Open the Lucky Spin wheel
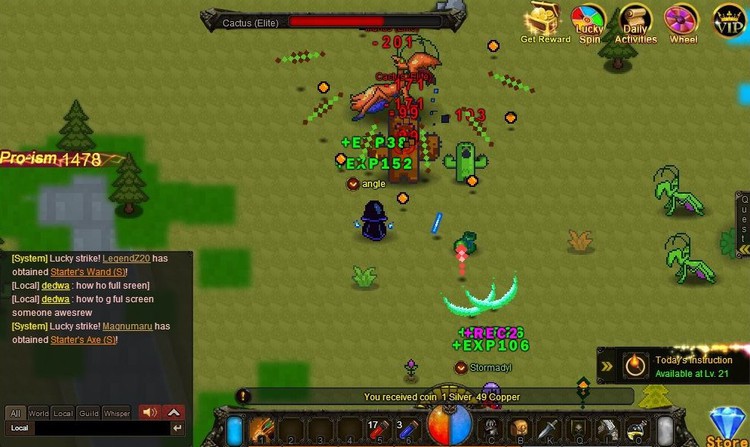 coord(588,21)
